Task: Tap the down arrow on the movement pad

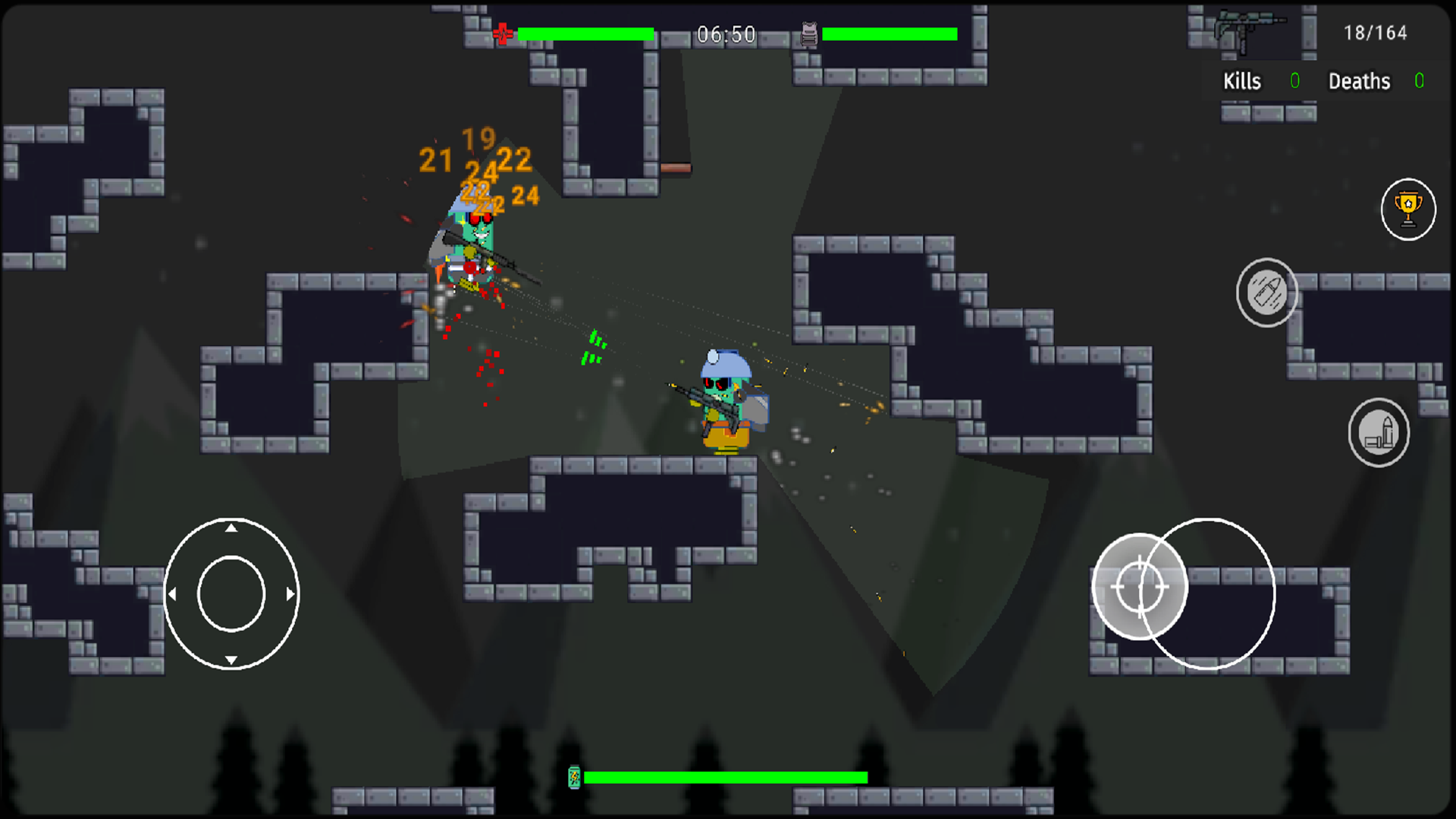Action: [232, 658]
